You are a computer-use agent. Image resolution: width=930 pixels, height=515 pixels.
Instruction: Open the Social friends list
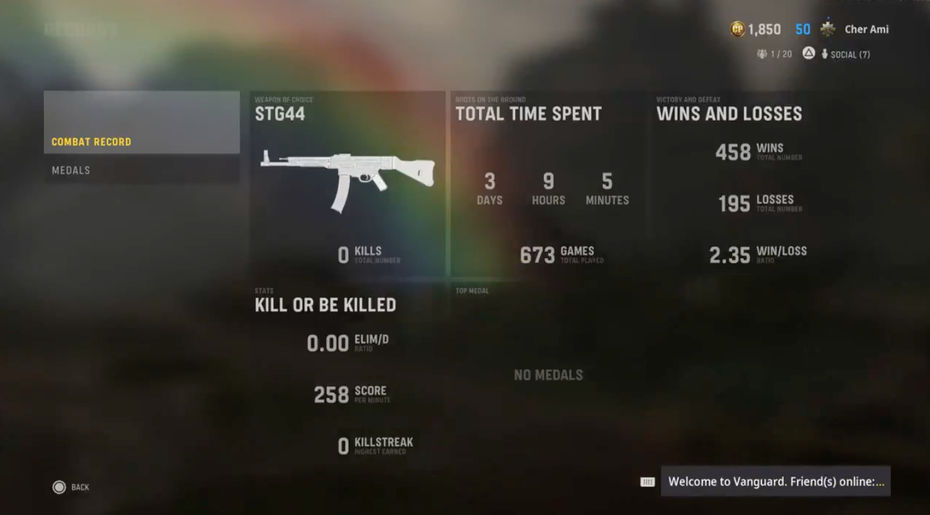[x=845, y=54]
